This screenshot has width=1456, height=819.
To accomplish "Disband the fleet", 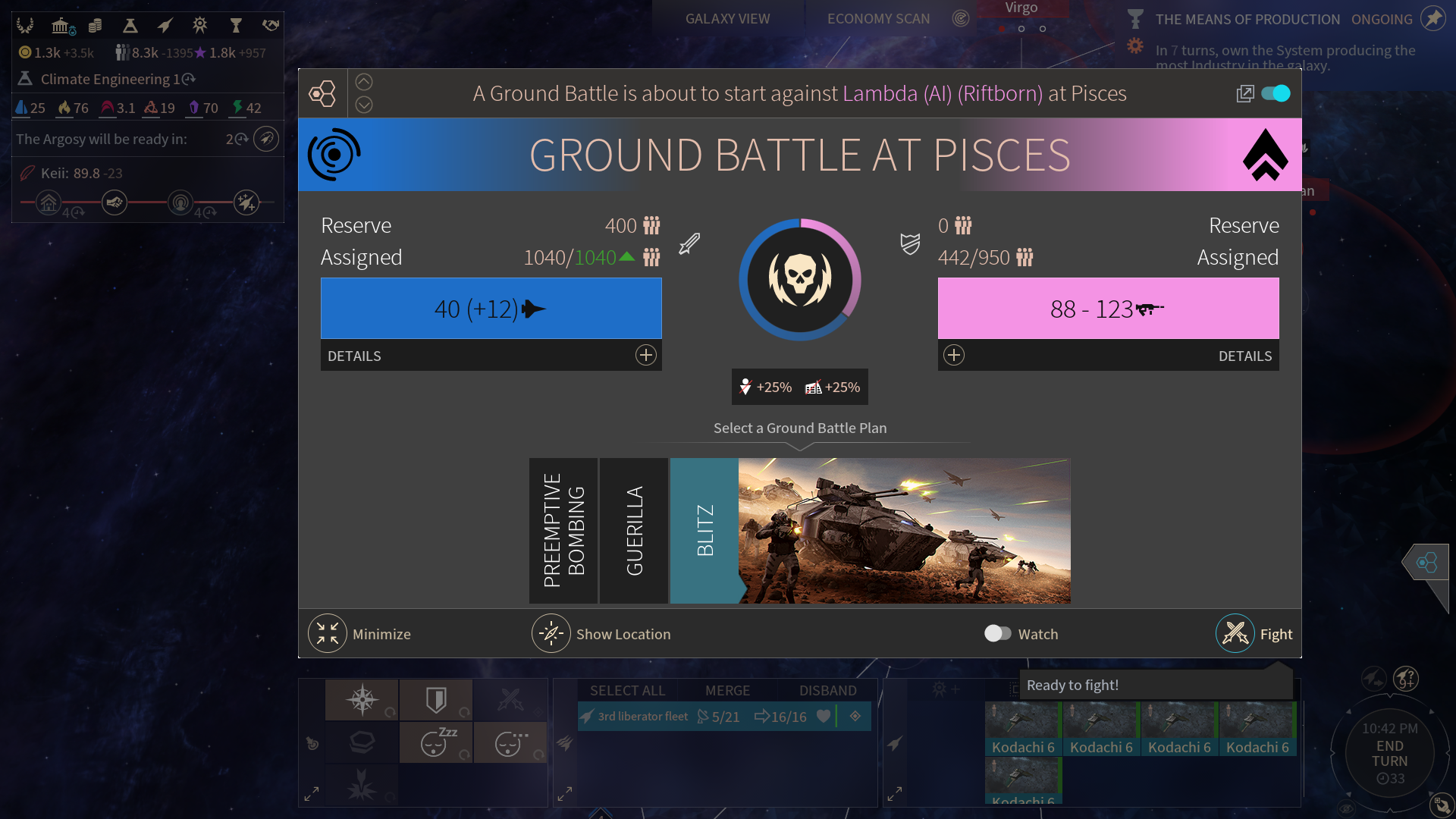I will 827,691.
